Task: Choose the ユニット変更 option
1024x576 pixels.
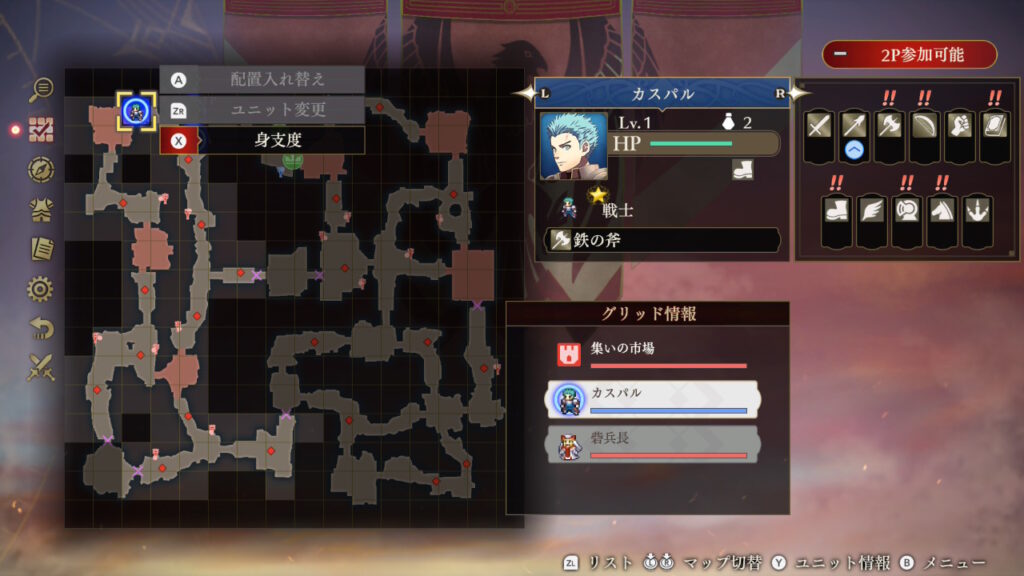Action: click(262, 109)
